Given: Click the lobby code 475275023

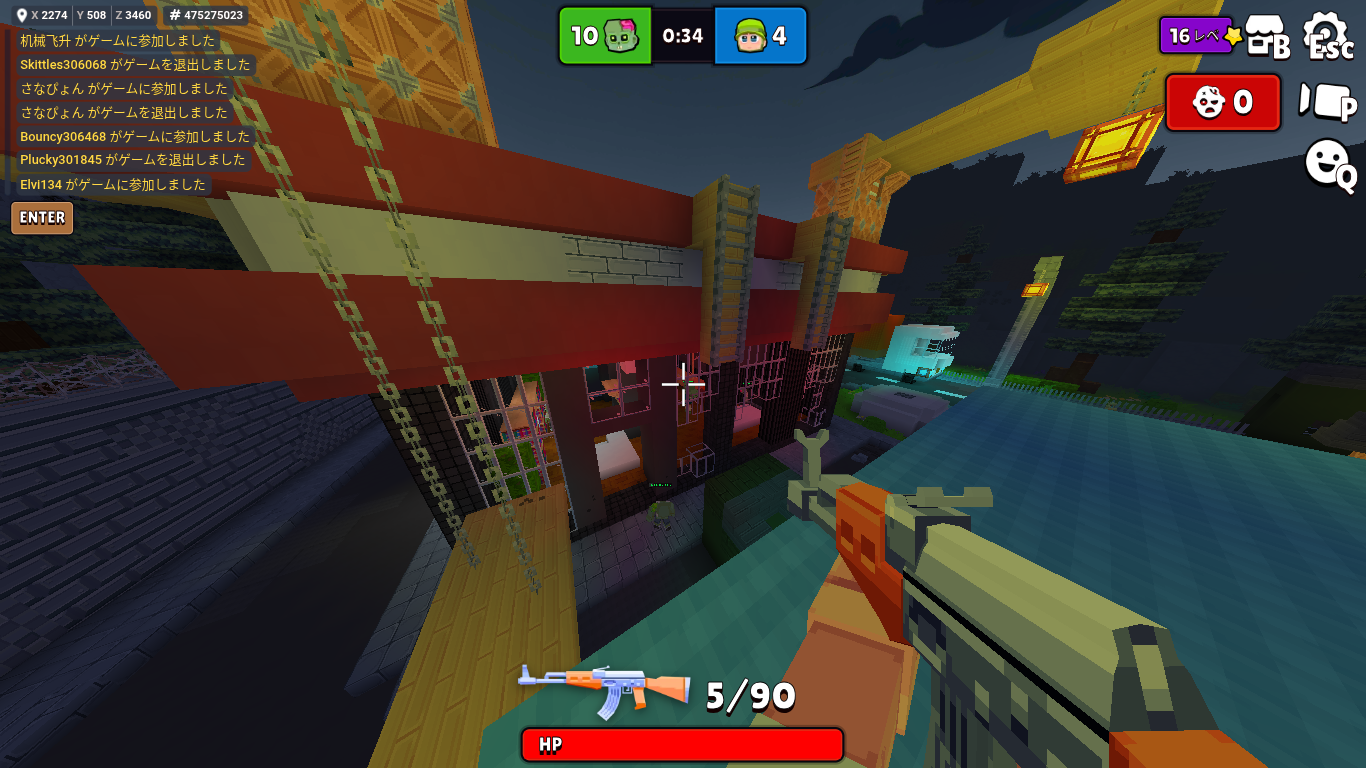Looking at the screenshot, I should pos(205,15).
